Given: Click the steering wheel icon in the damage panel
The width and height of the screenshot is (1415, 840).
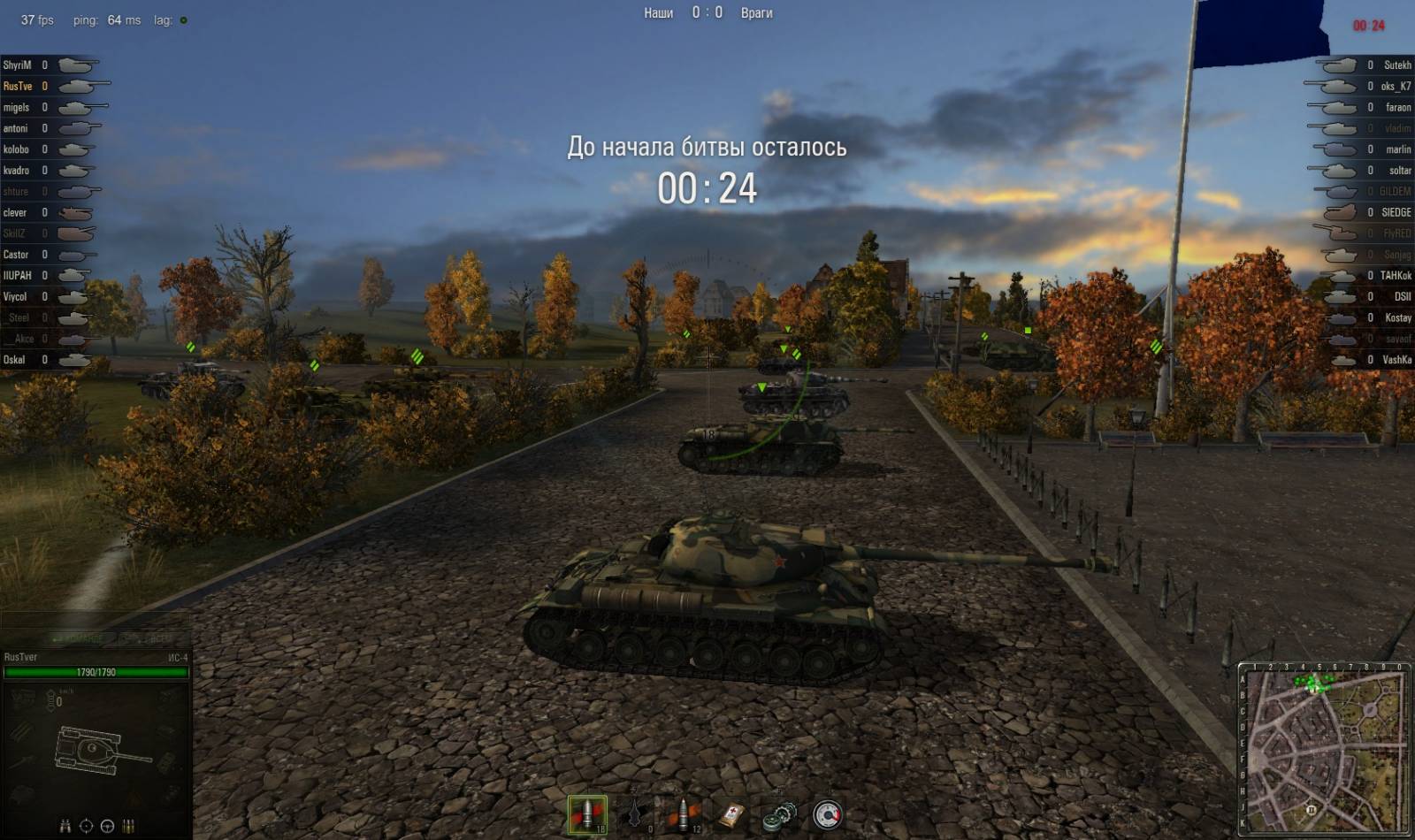Looking at the screenshot, I should pyautogui.click(x=107, y=826).
